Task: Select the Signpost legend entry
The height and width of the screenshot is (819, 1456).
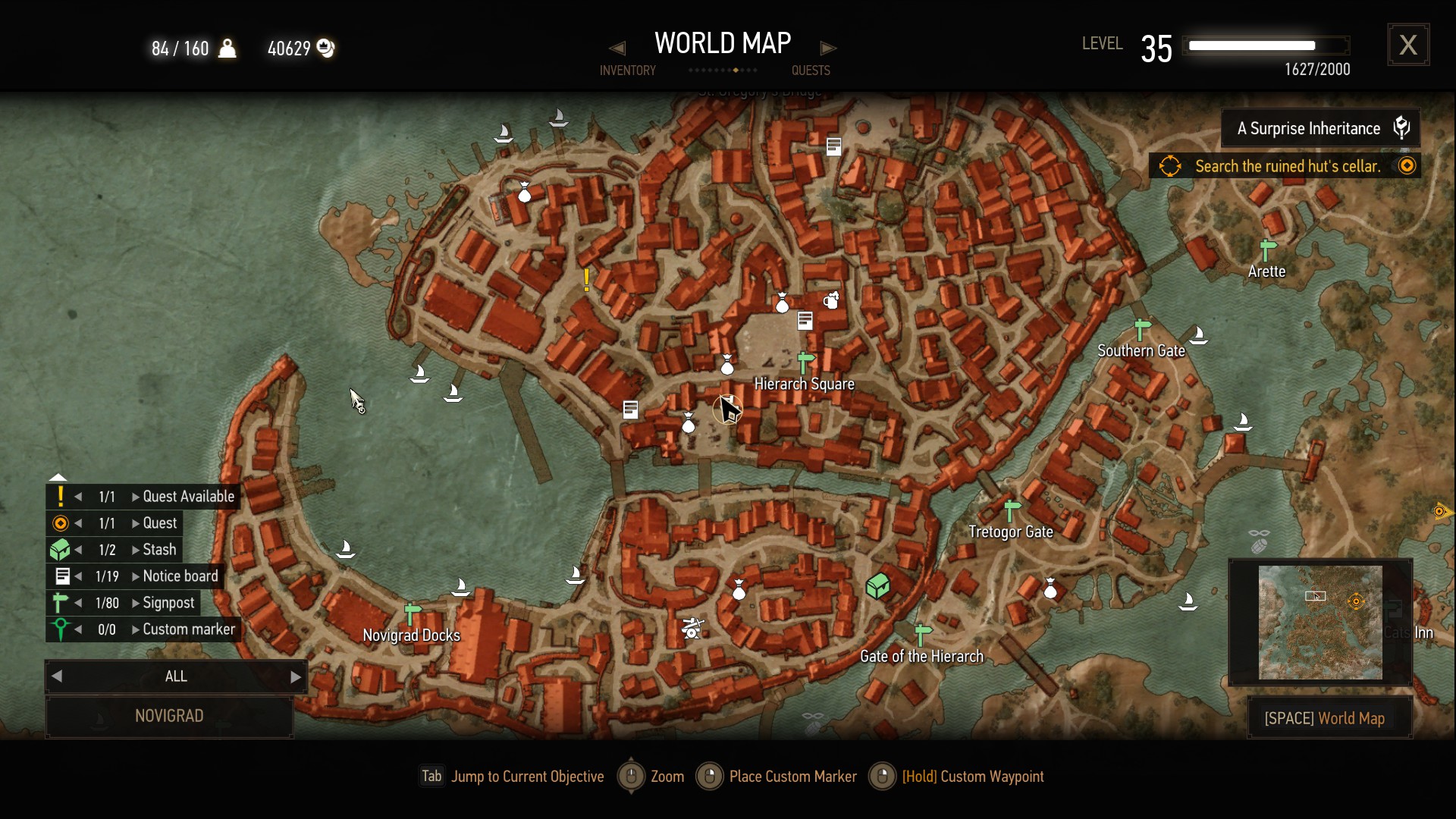Action: tap(168, 603)
